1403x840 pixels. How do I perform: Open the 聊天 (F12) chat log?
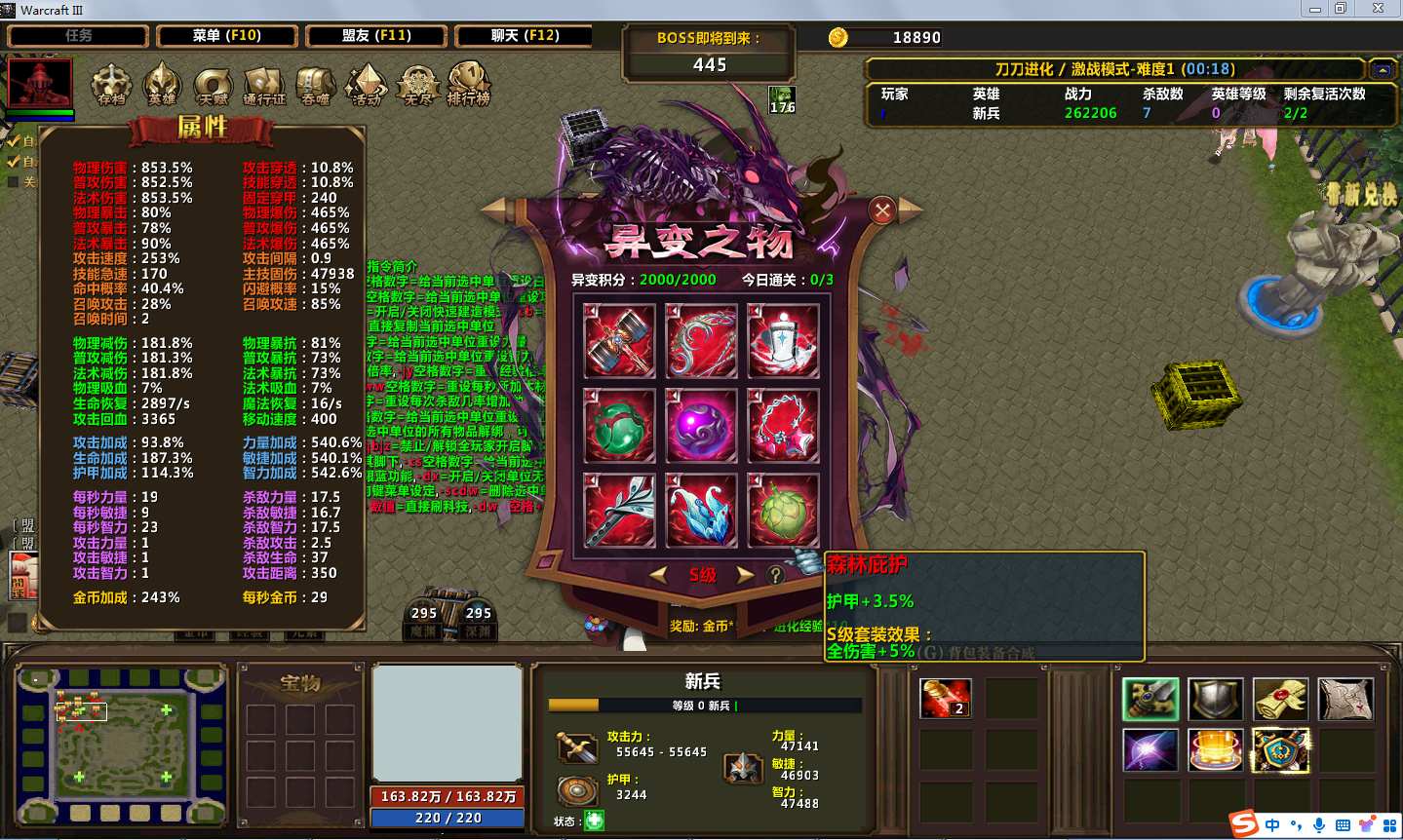[525, 36]
